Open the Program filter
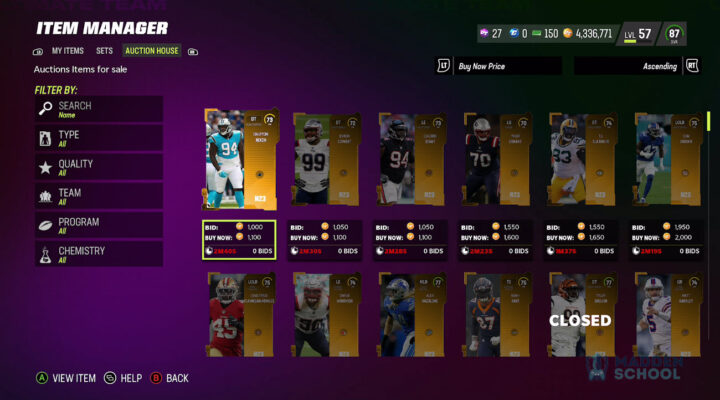Screen dimensions: 720x400 98,225
